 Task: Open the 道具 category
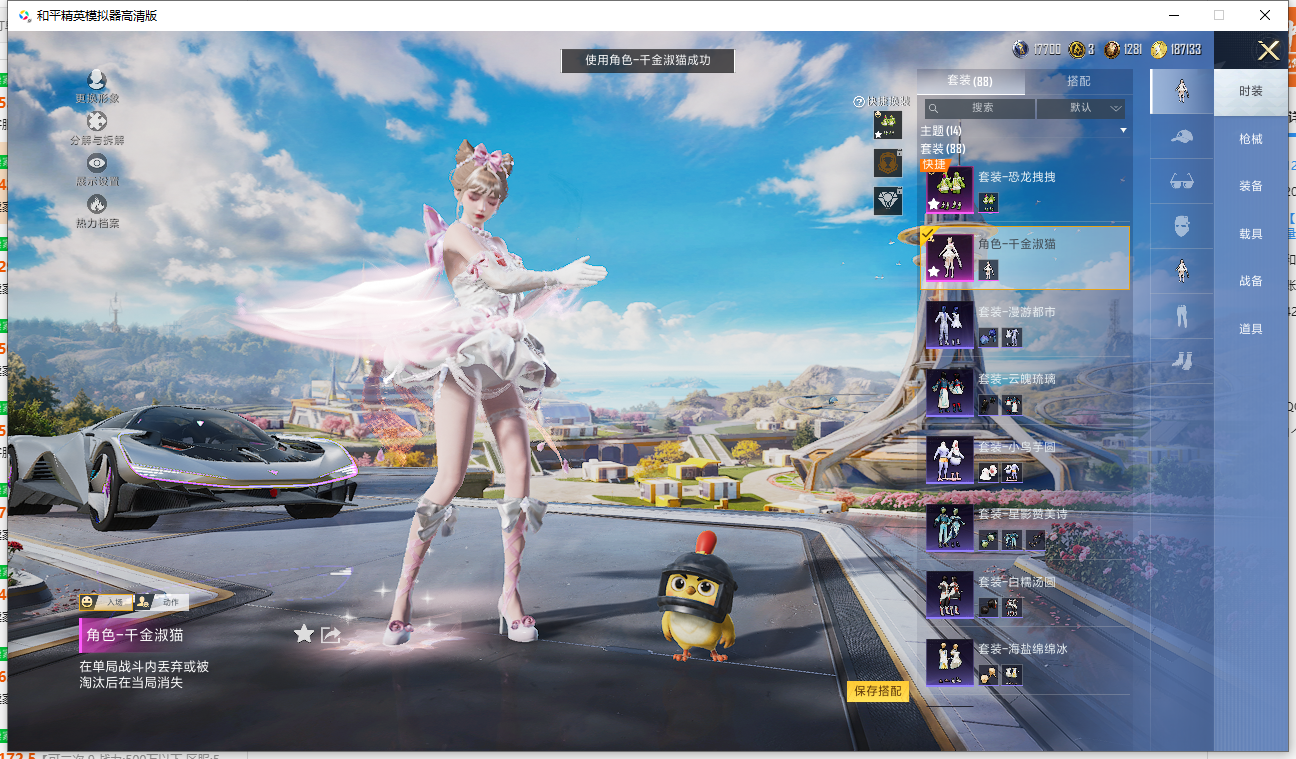coord(1250,329)
